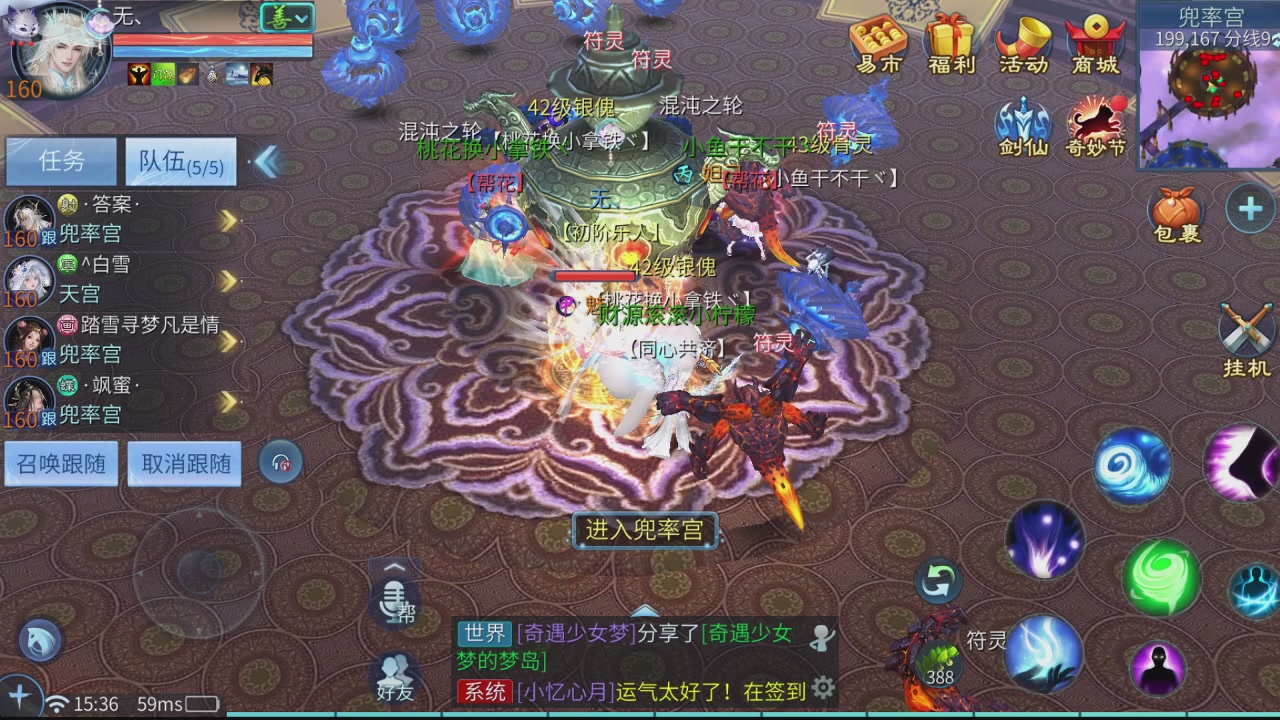Image resolution: width=1280 pixels, height=720 pixels.
Task: Collapse the team panel with blue arrow
Action: pyautogui.click(x=268, y=161)
